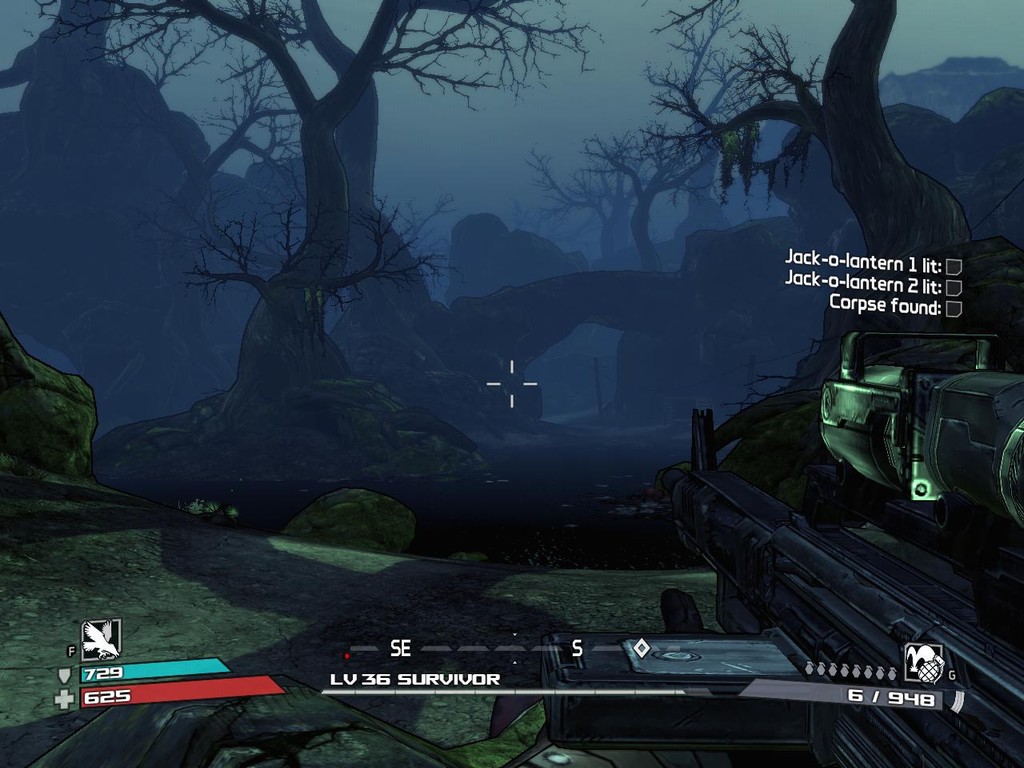Check the Jack-o-lantern 1 lit objective box

954,266
